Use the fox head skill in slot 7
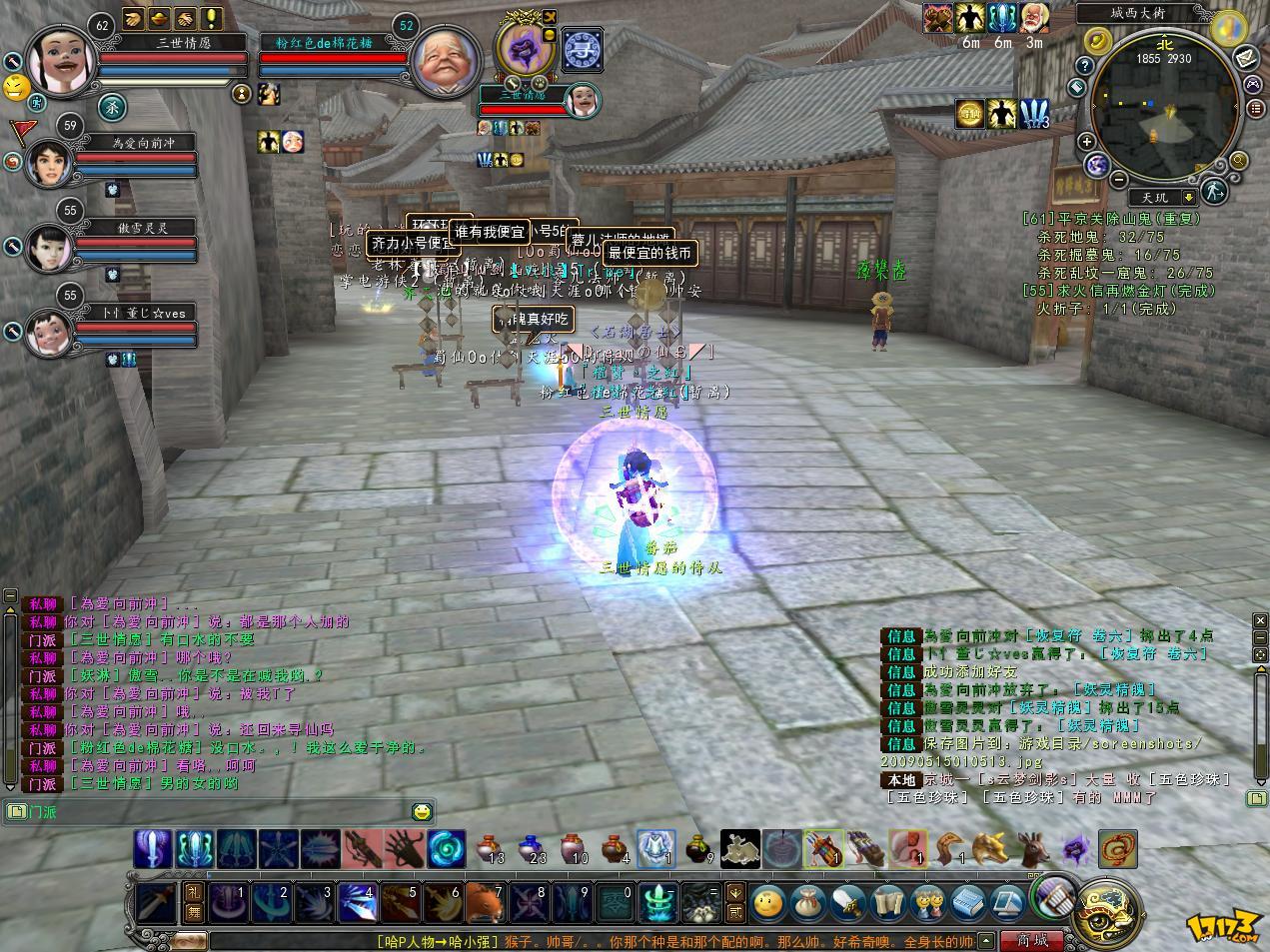Image resolution: width=1270 pixels, height=952 pixels. point(487,905)
